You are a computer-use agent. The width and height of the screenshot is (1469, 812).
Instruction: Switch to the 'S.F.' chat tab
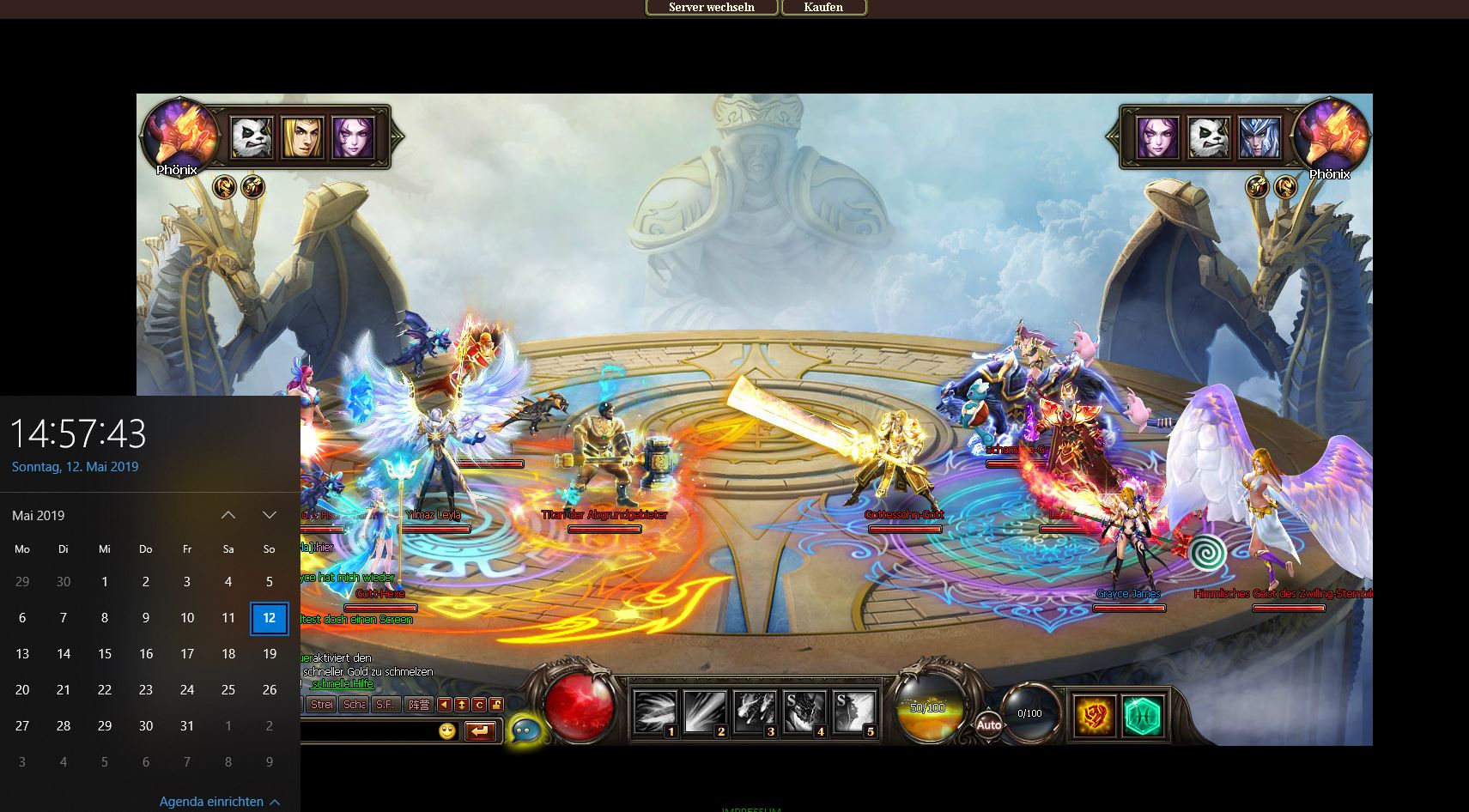385,705
